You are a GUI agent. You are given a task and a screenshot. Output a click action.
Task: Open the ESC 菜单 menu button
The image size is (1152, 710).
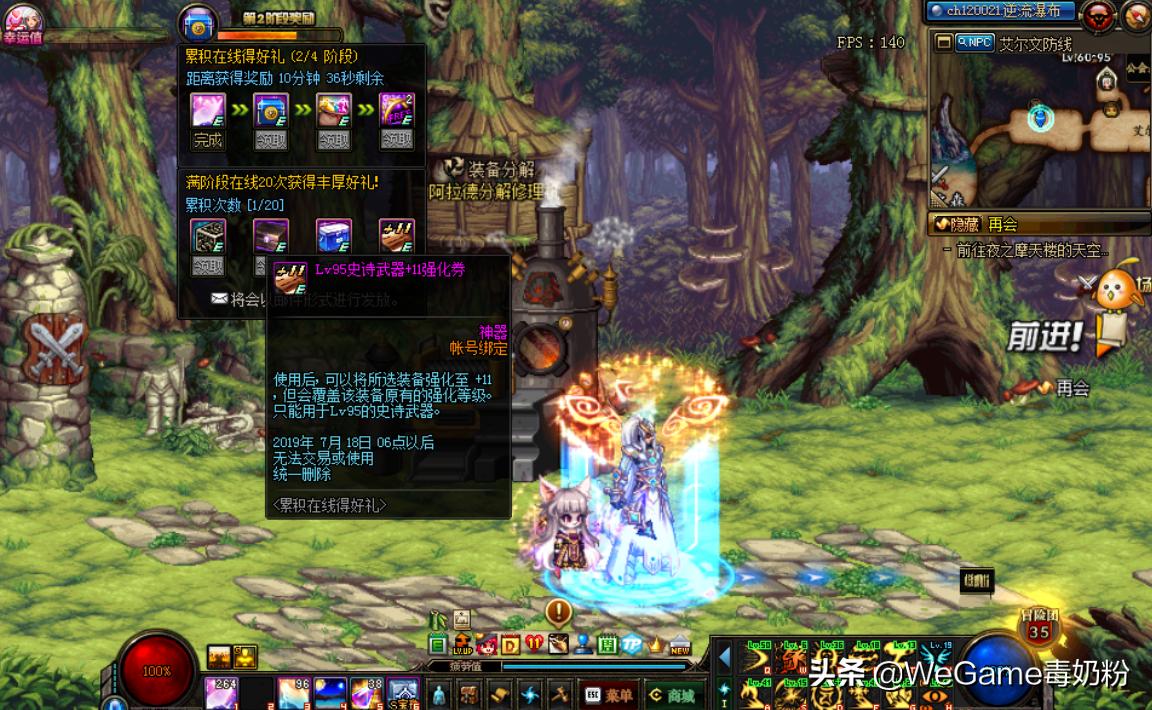(x=607, y=695)
